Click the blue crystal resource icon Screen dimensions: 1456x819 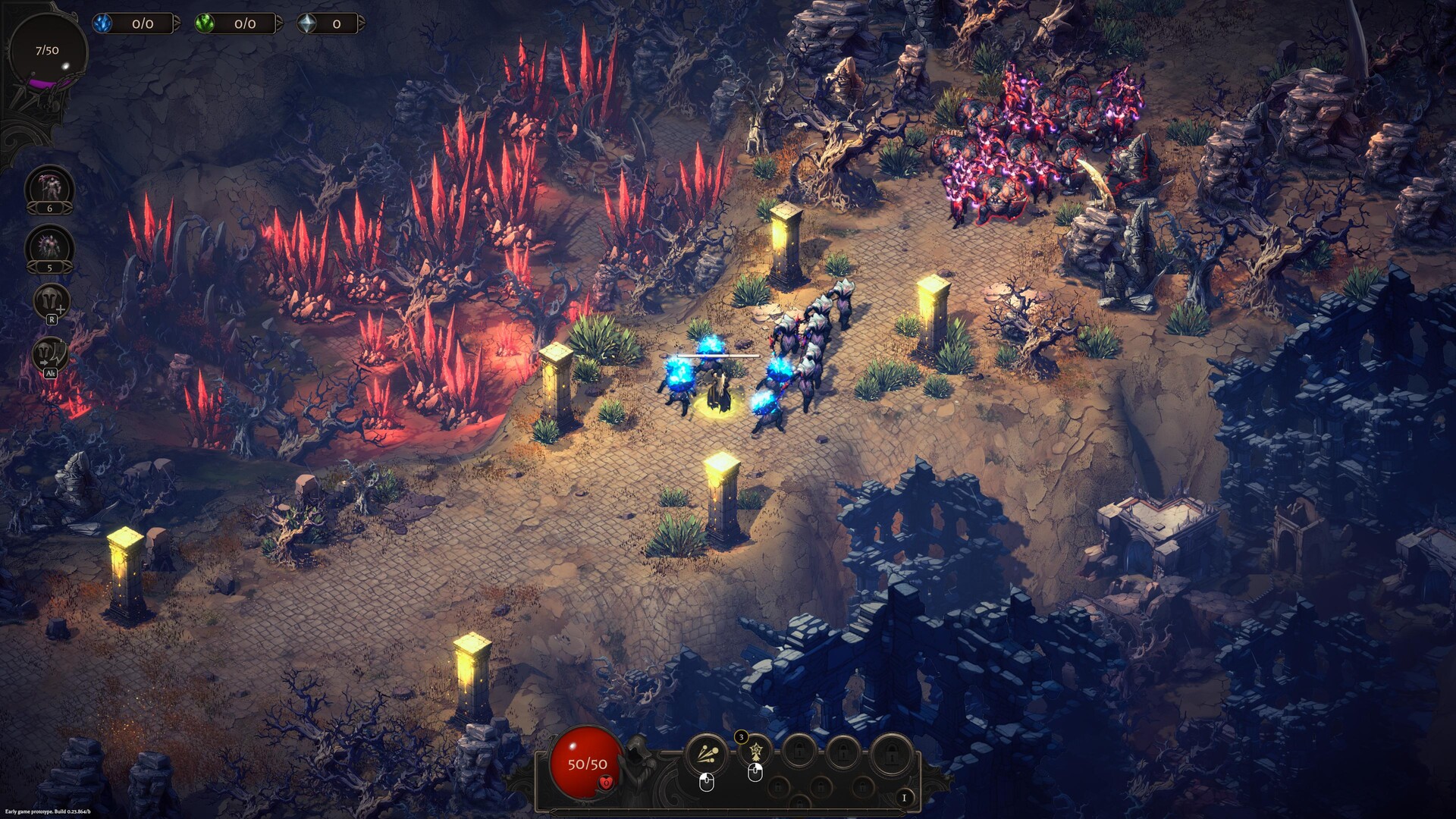pos(102,24)
